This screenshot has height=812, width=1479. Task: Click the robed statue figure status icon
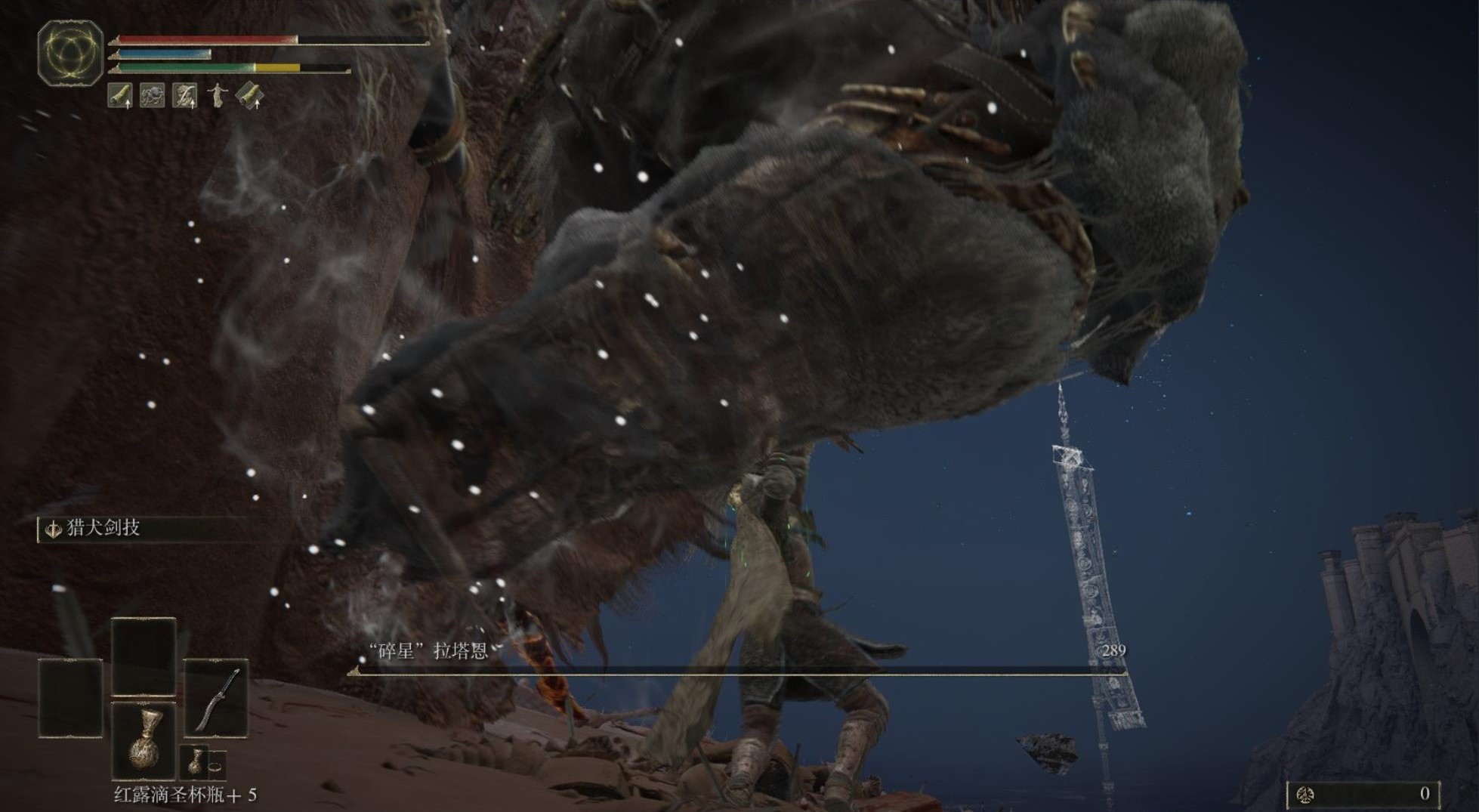point(218,96)
